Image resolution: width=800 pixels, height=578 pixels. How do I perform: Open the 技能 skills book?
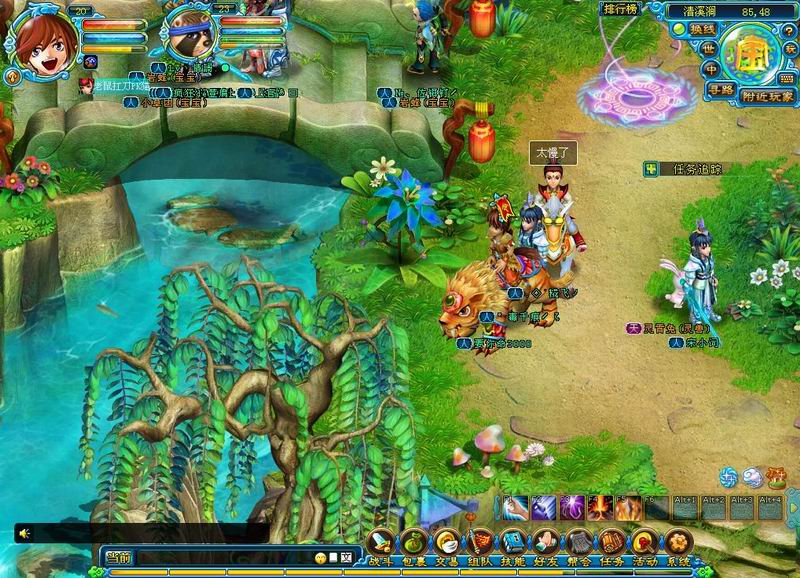pyautogui.click(x=513, y=543)
